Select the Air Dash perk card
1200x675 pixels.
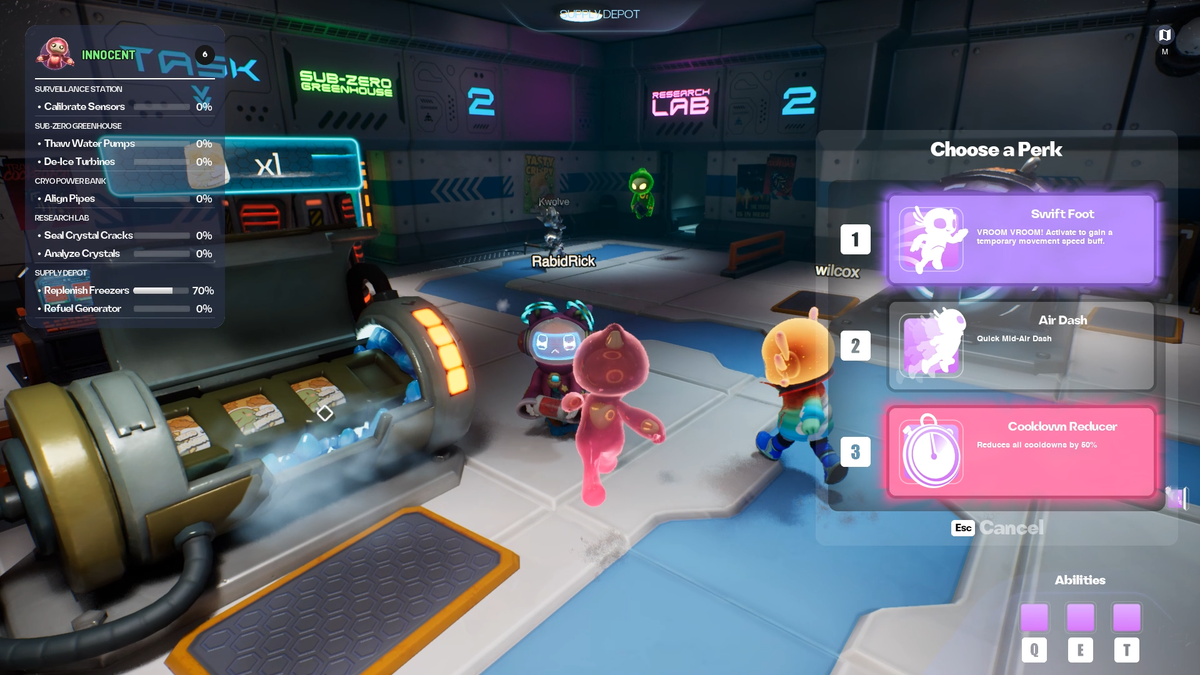click(1021, 346)
